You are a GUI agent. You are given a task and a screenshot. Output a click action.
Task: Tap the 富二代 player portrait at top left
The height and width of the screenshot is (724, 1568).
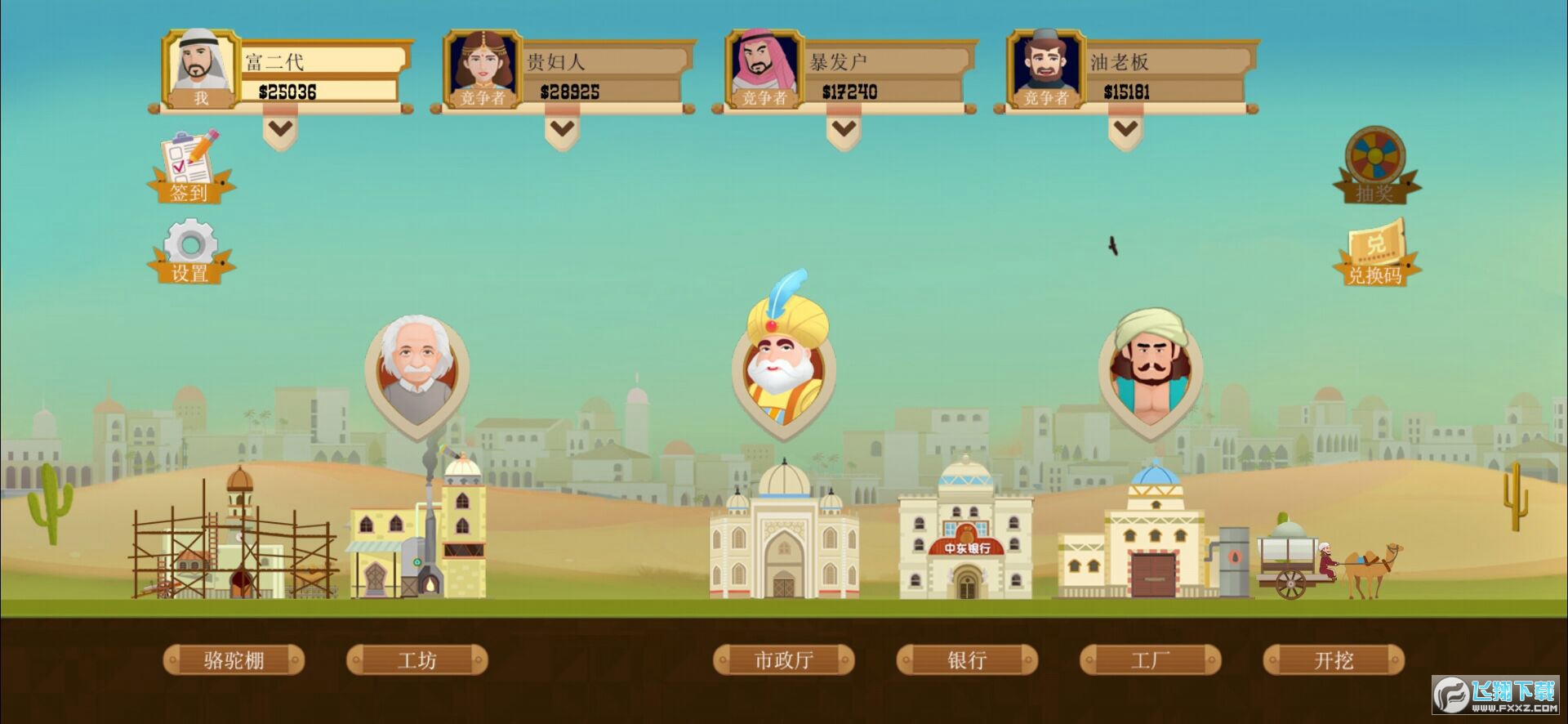tap(198, 65)
